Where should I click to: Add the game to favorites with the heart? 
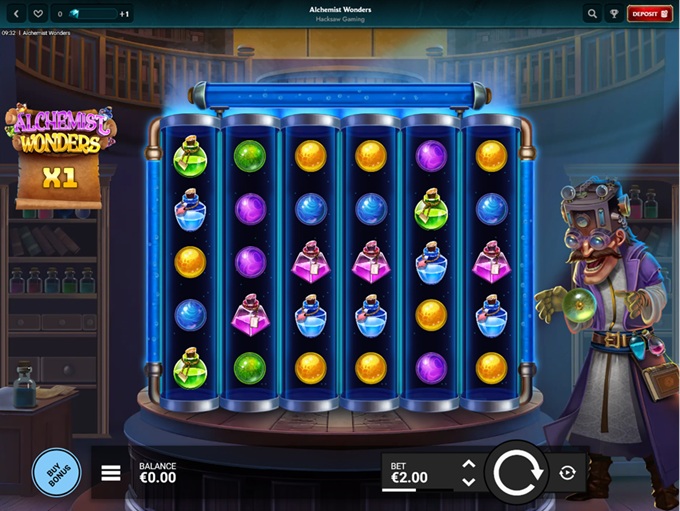coord(38,14)
